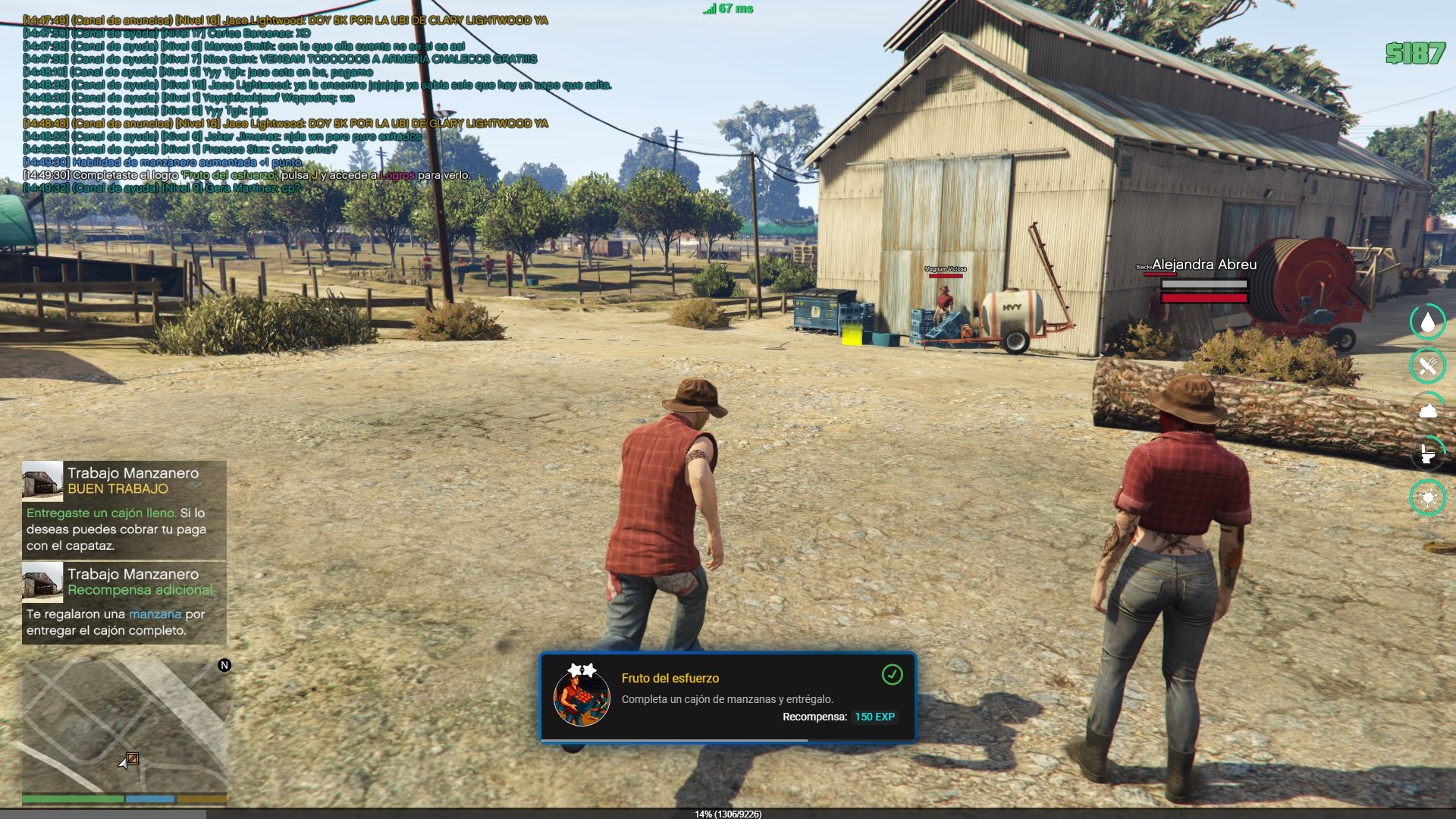1456x819 pixels.
Task: Click the water drop thirst icon
Action: (x=1428, y=322)
